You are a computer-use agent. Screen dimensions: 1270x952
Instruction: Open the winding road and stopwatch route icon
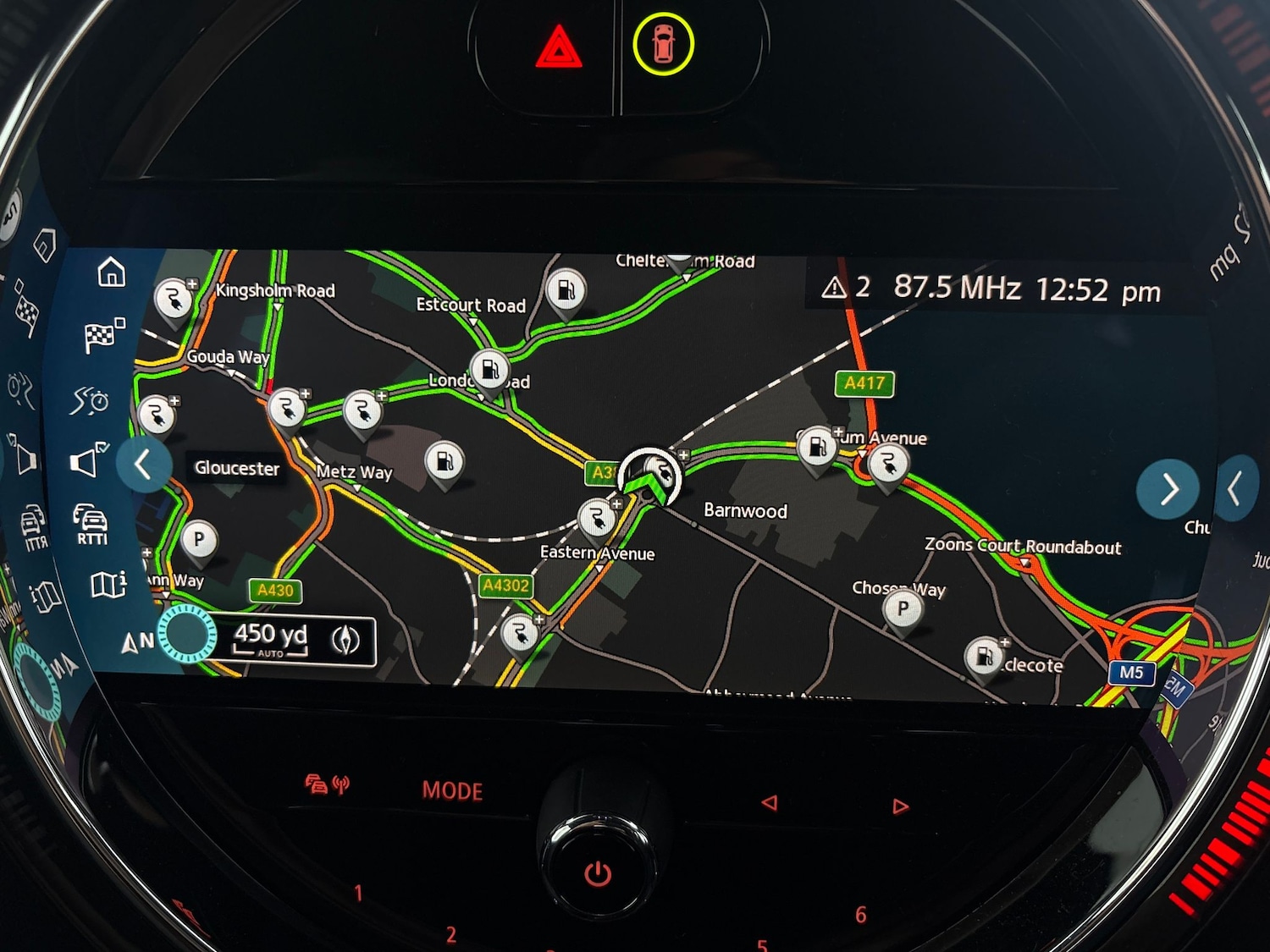pos(90,399)
